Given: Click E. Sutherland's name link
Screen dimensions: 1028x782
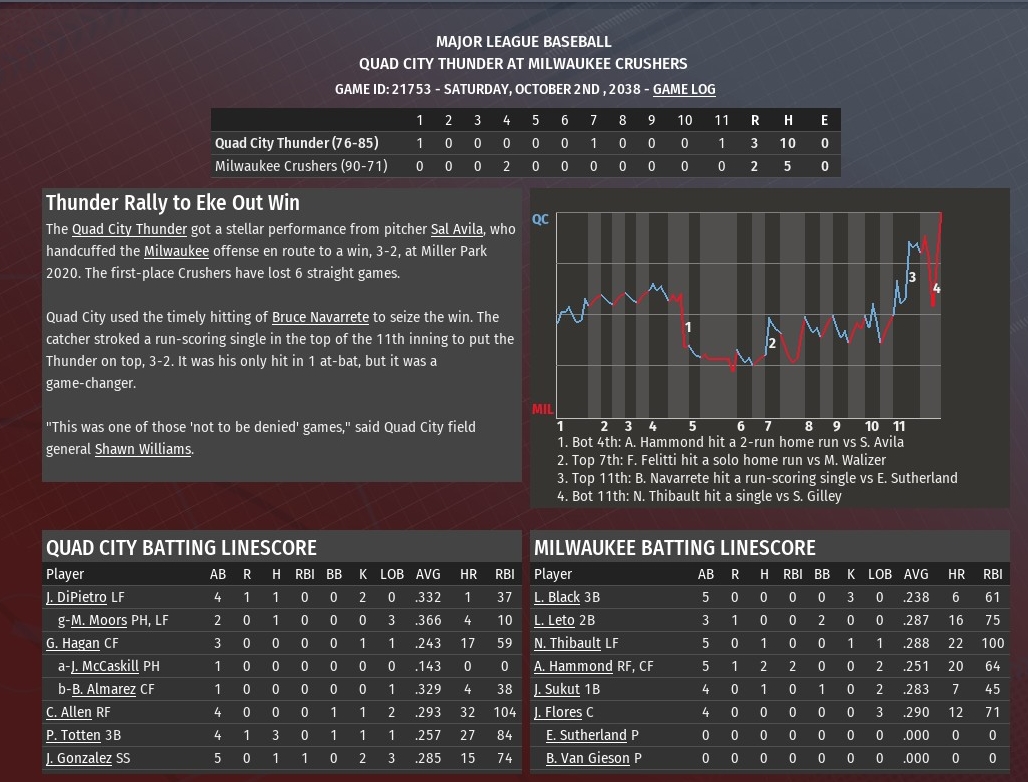Looking at the screenshot, I should pyautogui.click(x=586, y=735).
